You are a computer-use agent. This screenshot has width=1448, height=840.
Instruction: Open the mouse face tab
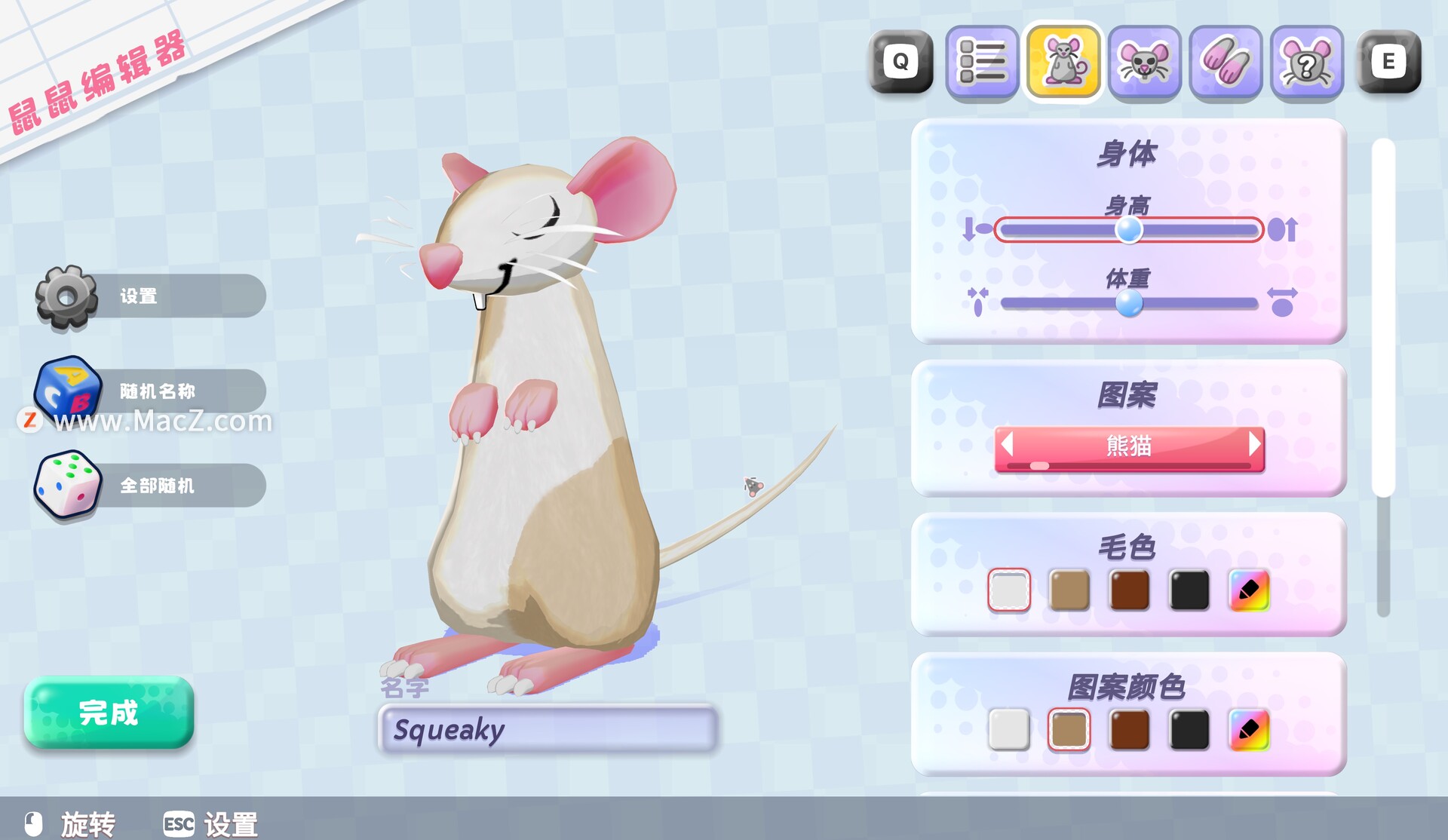(x=1144, y=62)
